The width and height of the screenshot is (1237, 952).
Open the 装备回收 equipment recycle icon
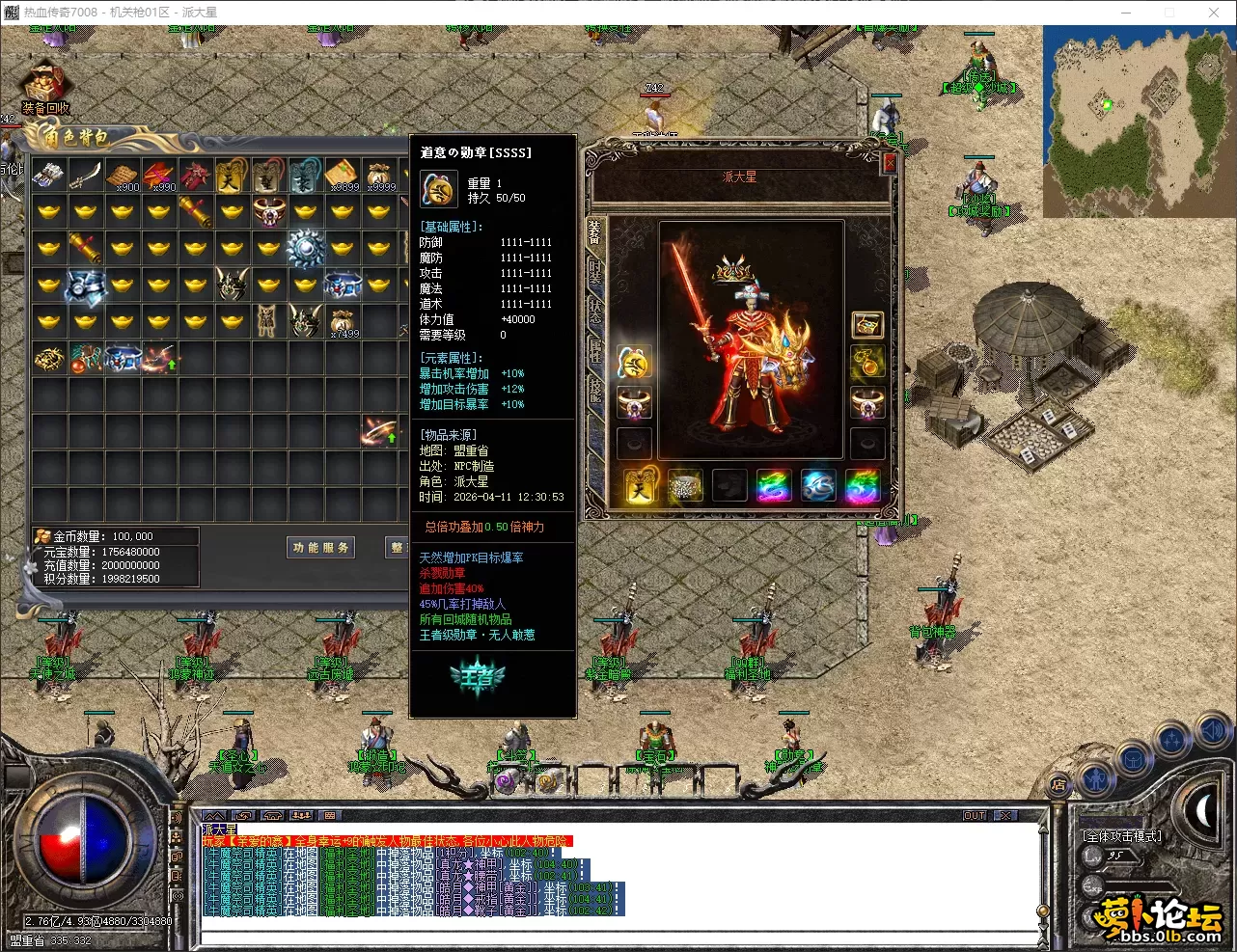(x=44, y=88)
